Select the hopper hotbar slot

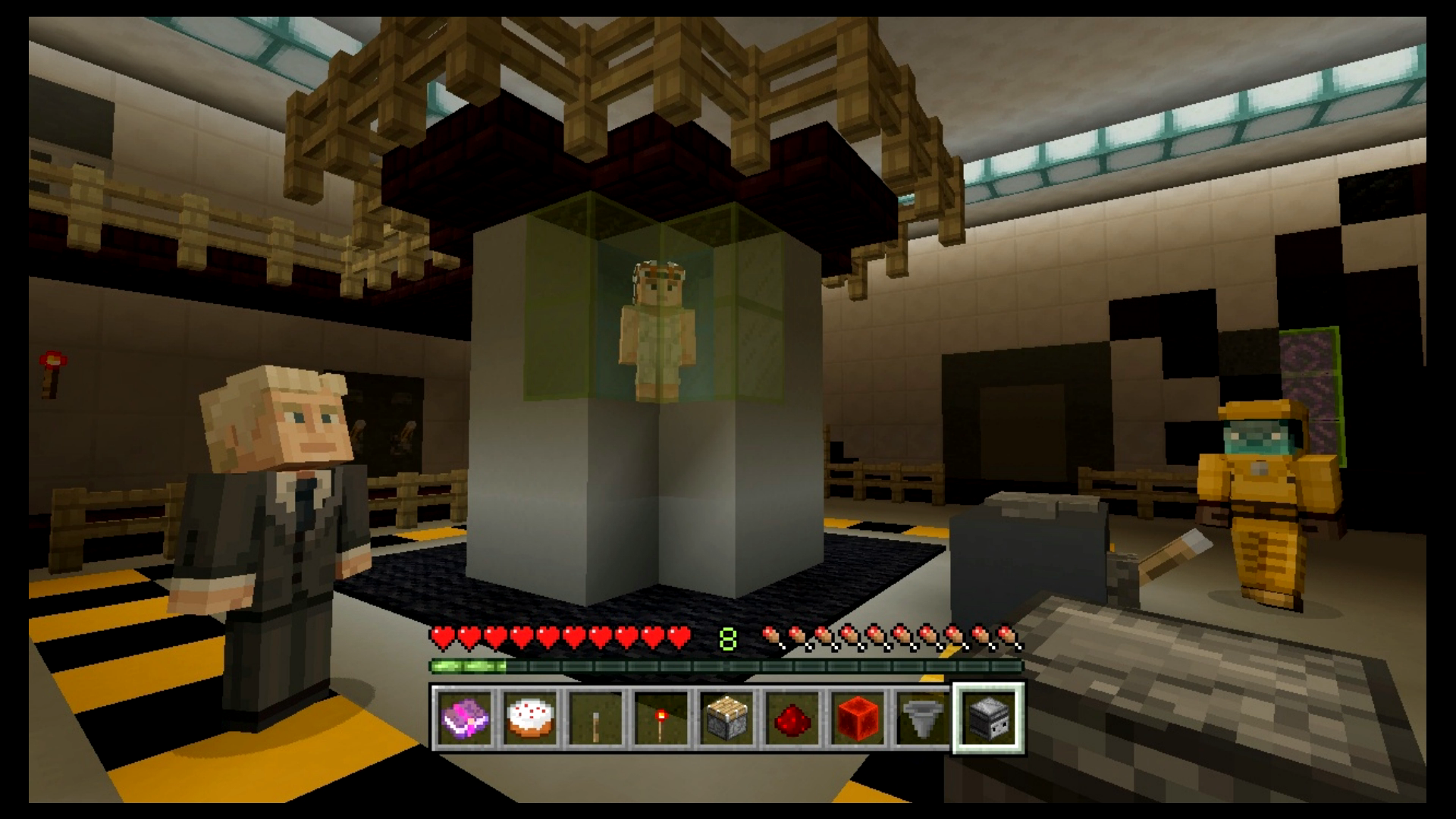click(922, 717)
